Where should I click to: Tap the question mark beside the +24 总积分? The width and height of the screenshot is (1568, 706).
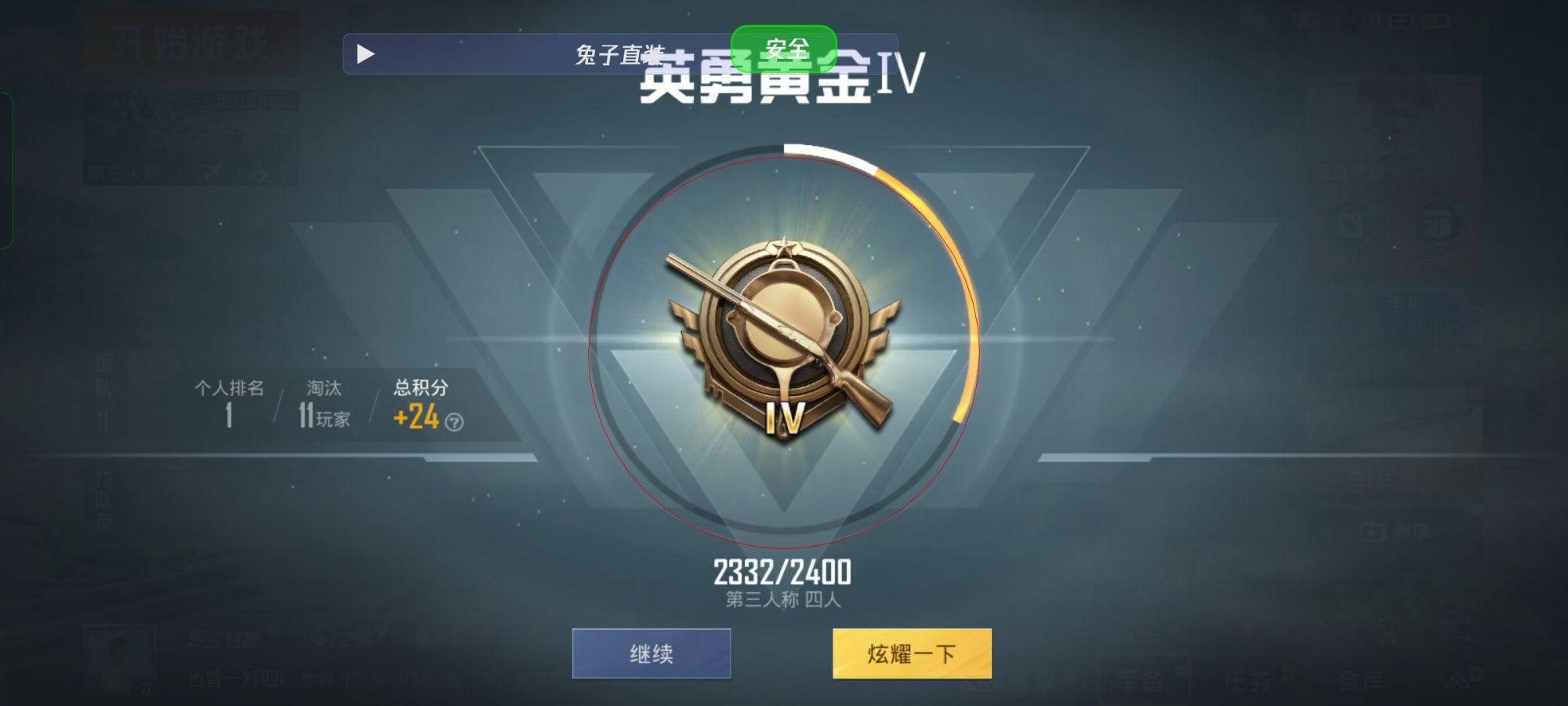[x=454, y=420]
